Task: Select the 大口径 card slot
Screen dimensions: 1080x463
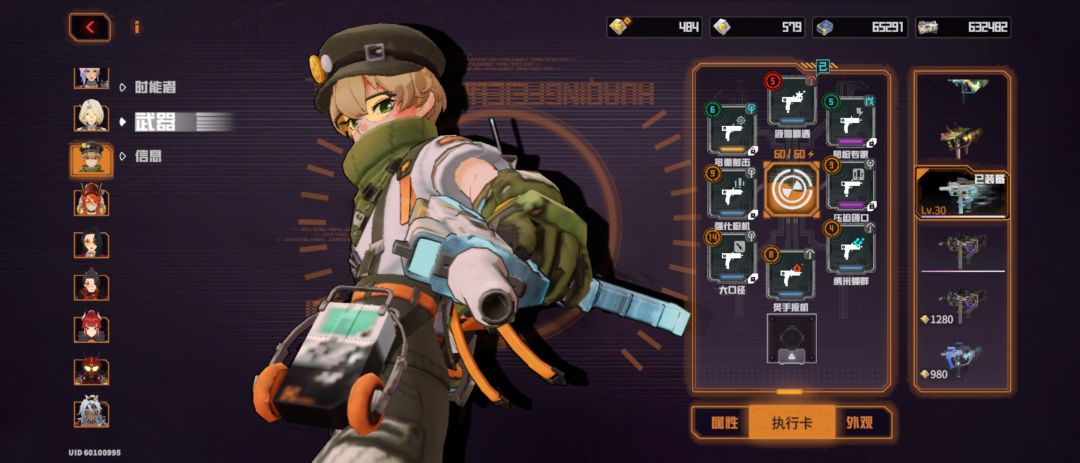Action: (731, 261)
